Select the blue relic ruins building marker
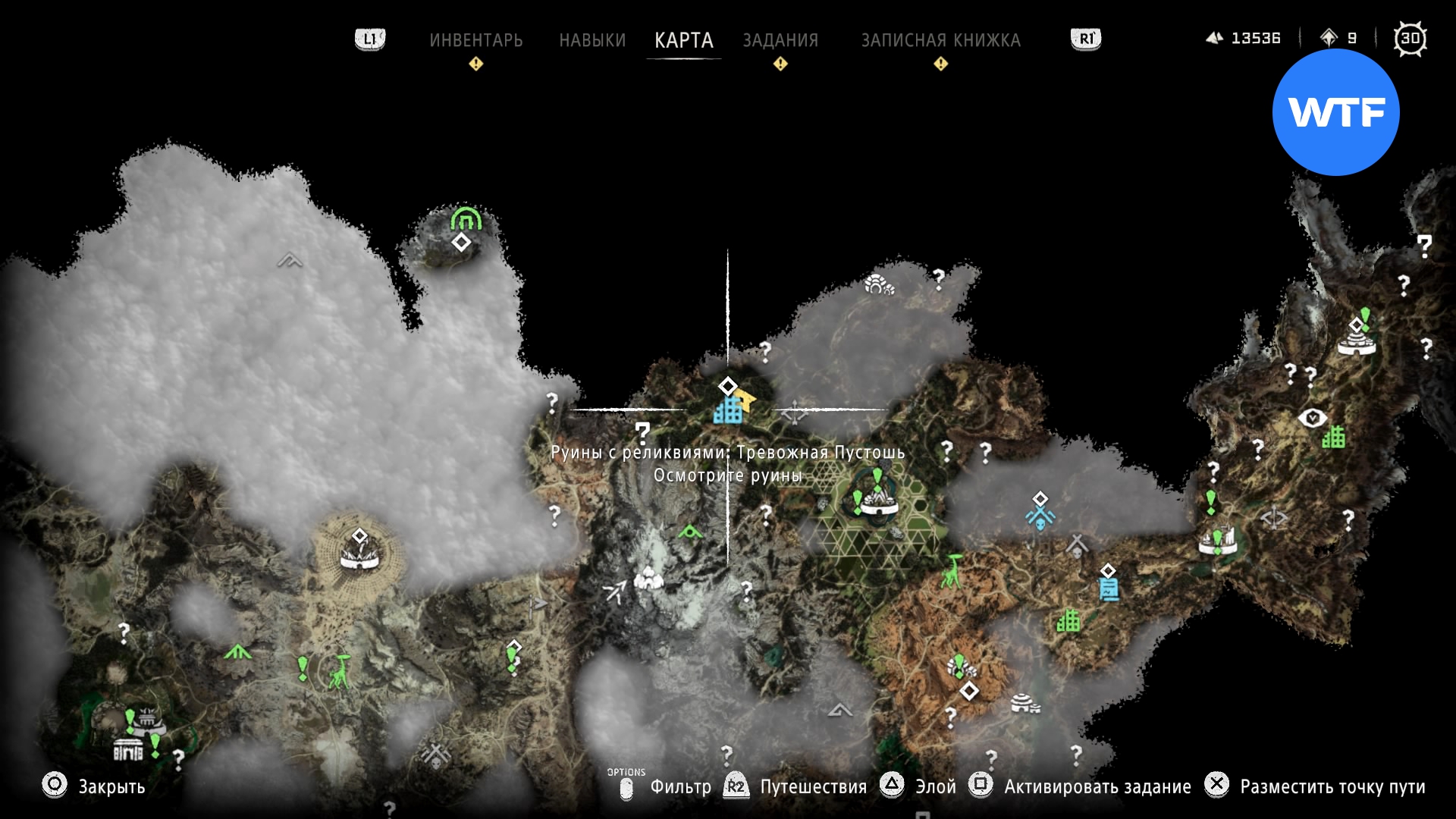1456x819 pixels. click(728, 411)
